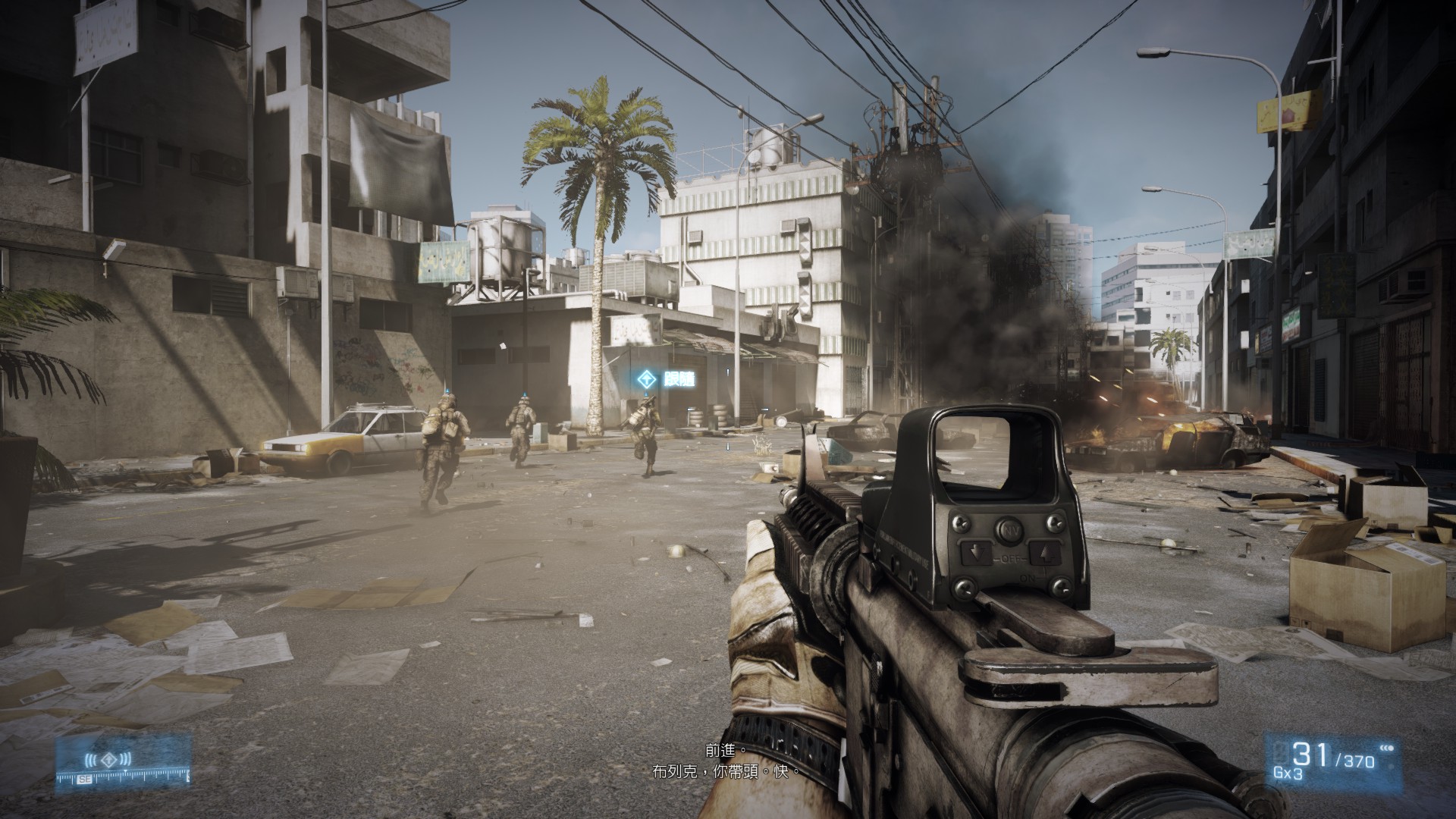Select the objective direction icon above the compass

(108, 758)
